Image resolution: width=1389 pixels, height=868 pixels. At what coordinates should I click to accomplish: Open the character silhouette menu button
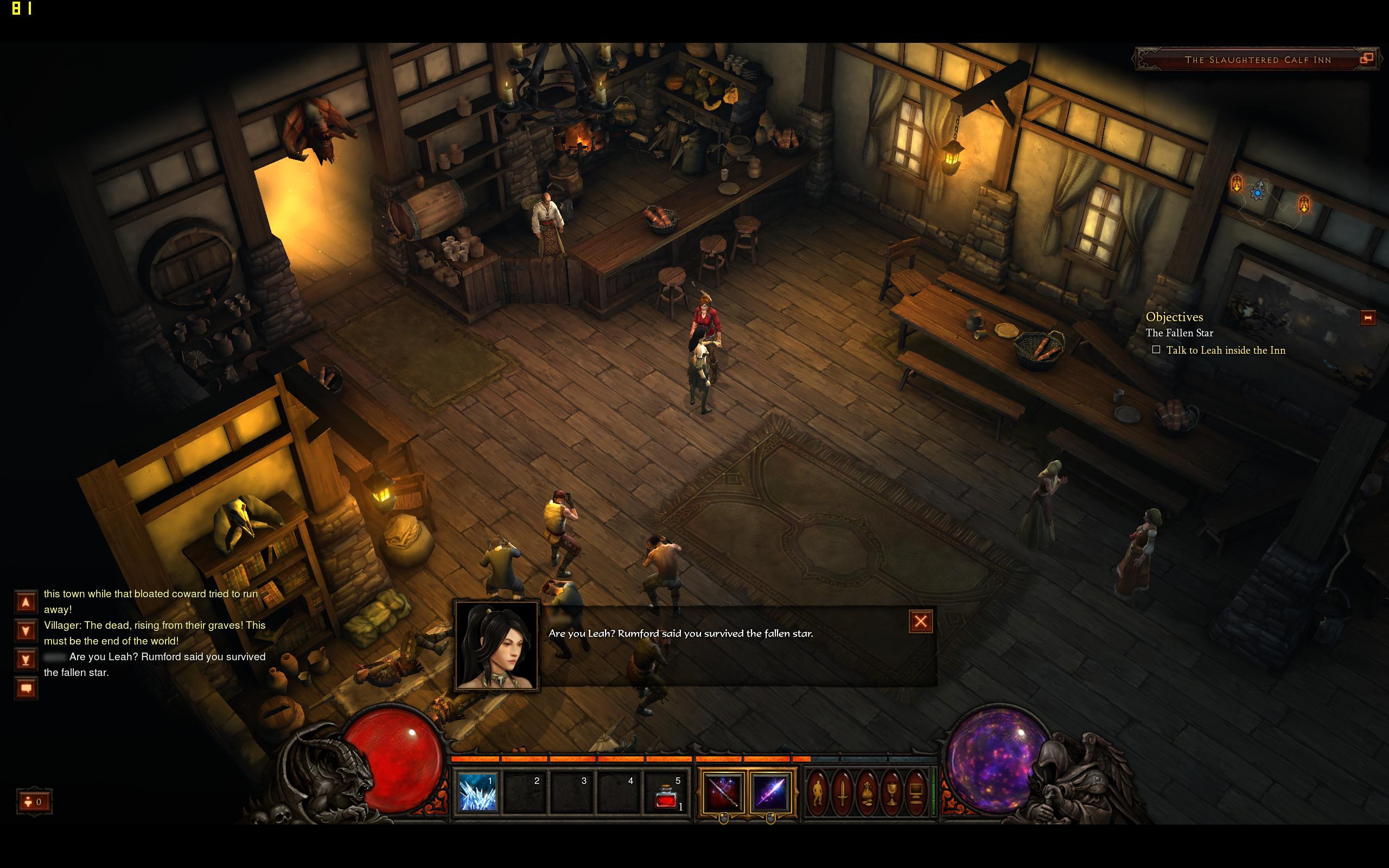817,793
